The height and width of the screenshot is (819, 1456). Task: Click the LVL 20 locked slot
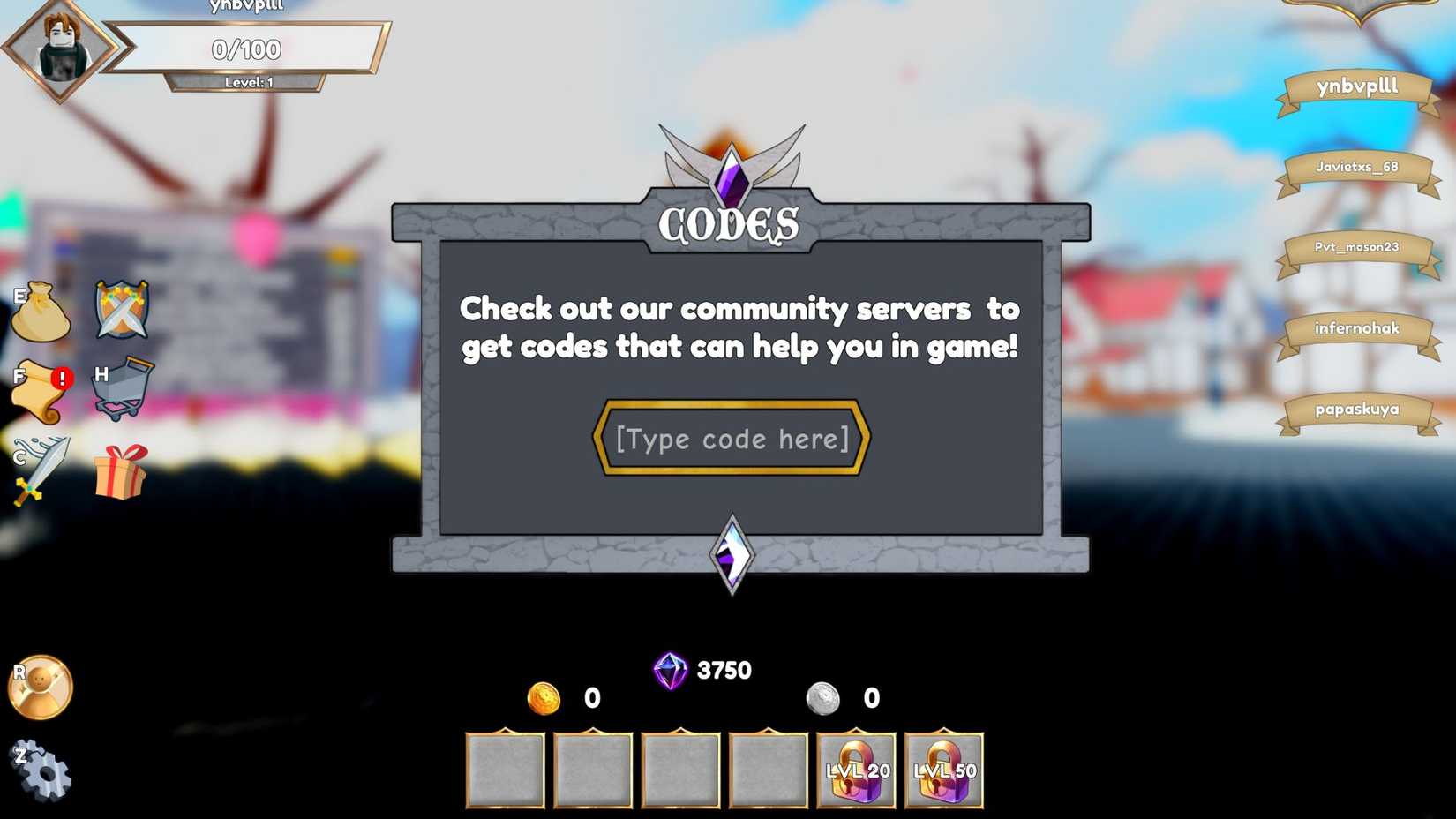coord(855,769)
